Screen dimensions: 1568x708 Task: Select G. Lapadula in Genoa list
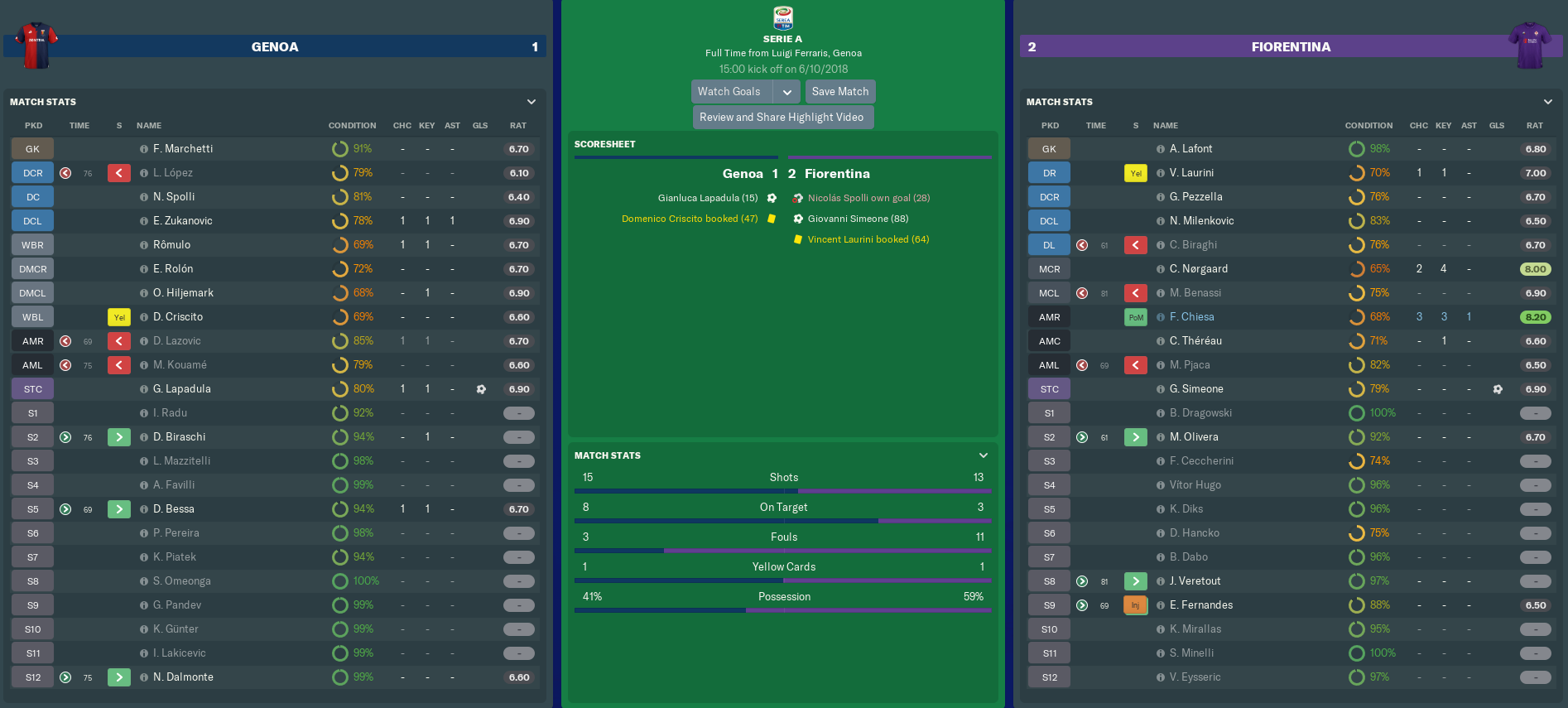coord(182,389)
